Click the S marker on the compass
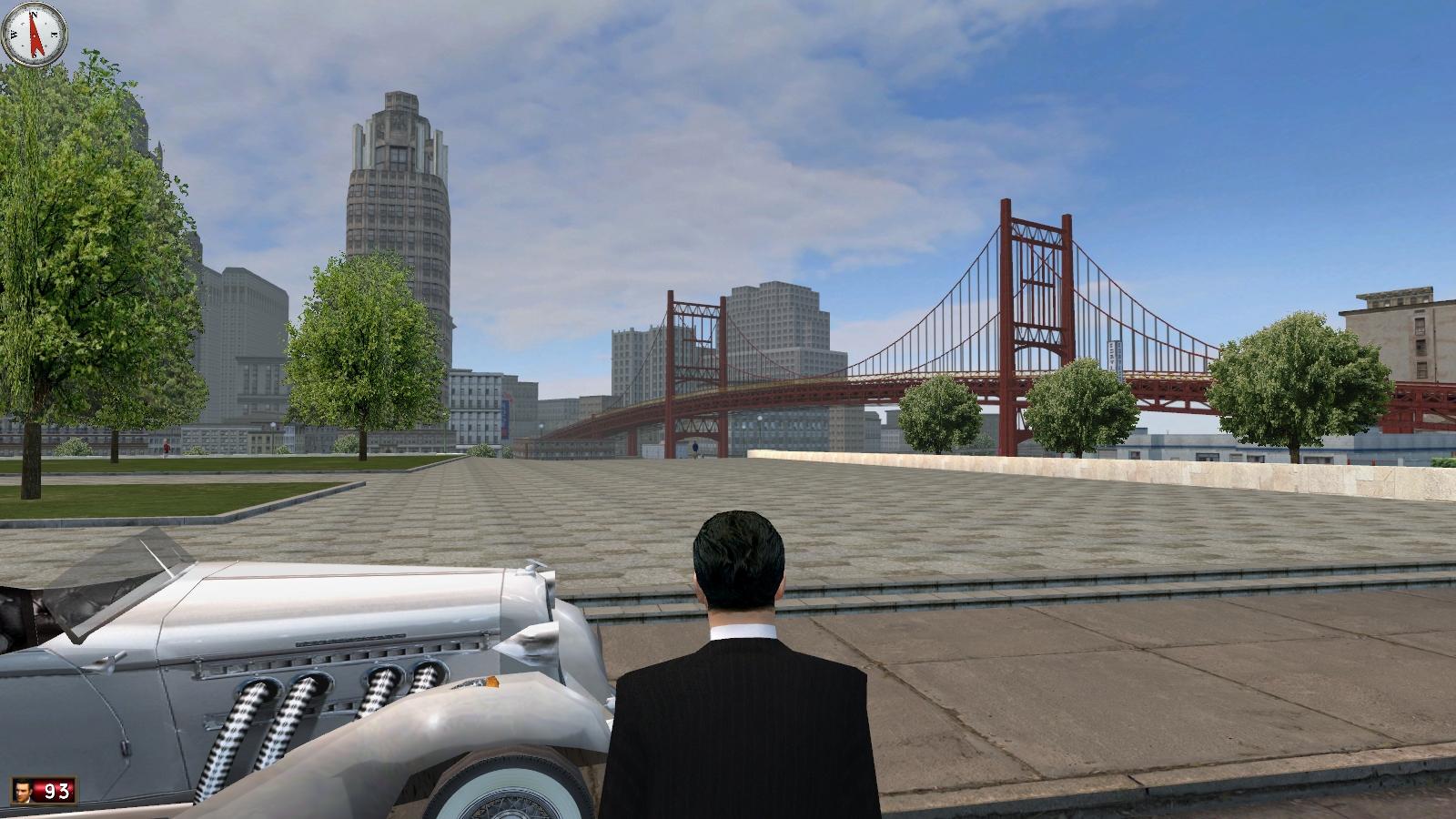The width and height of the screenshot is (1456, 819). tap(34, 54)
